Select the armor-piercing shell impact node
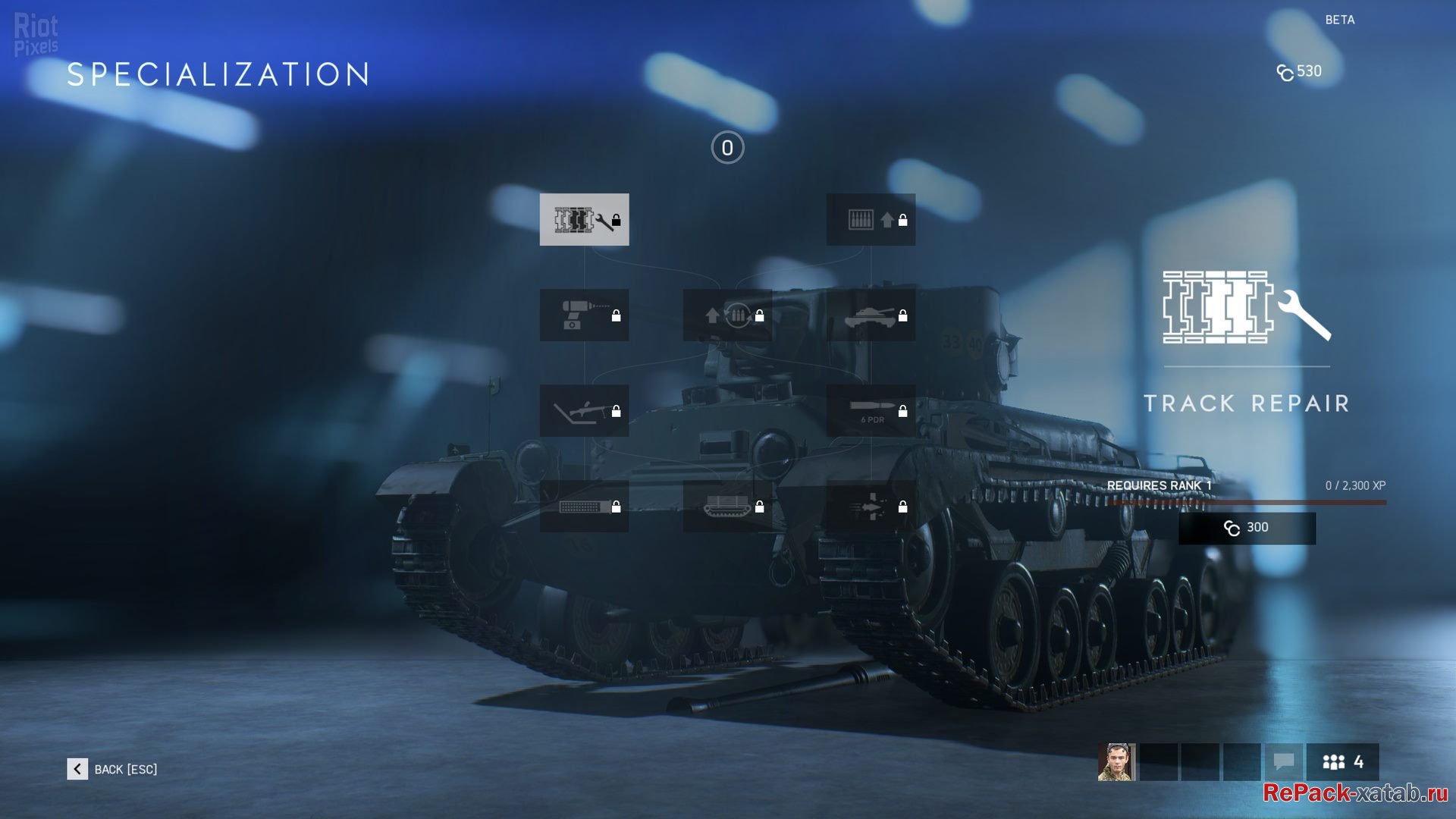Screen dimensions: 1456x819 coord(871,506)
